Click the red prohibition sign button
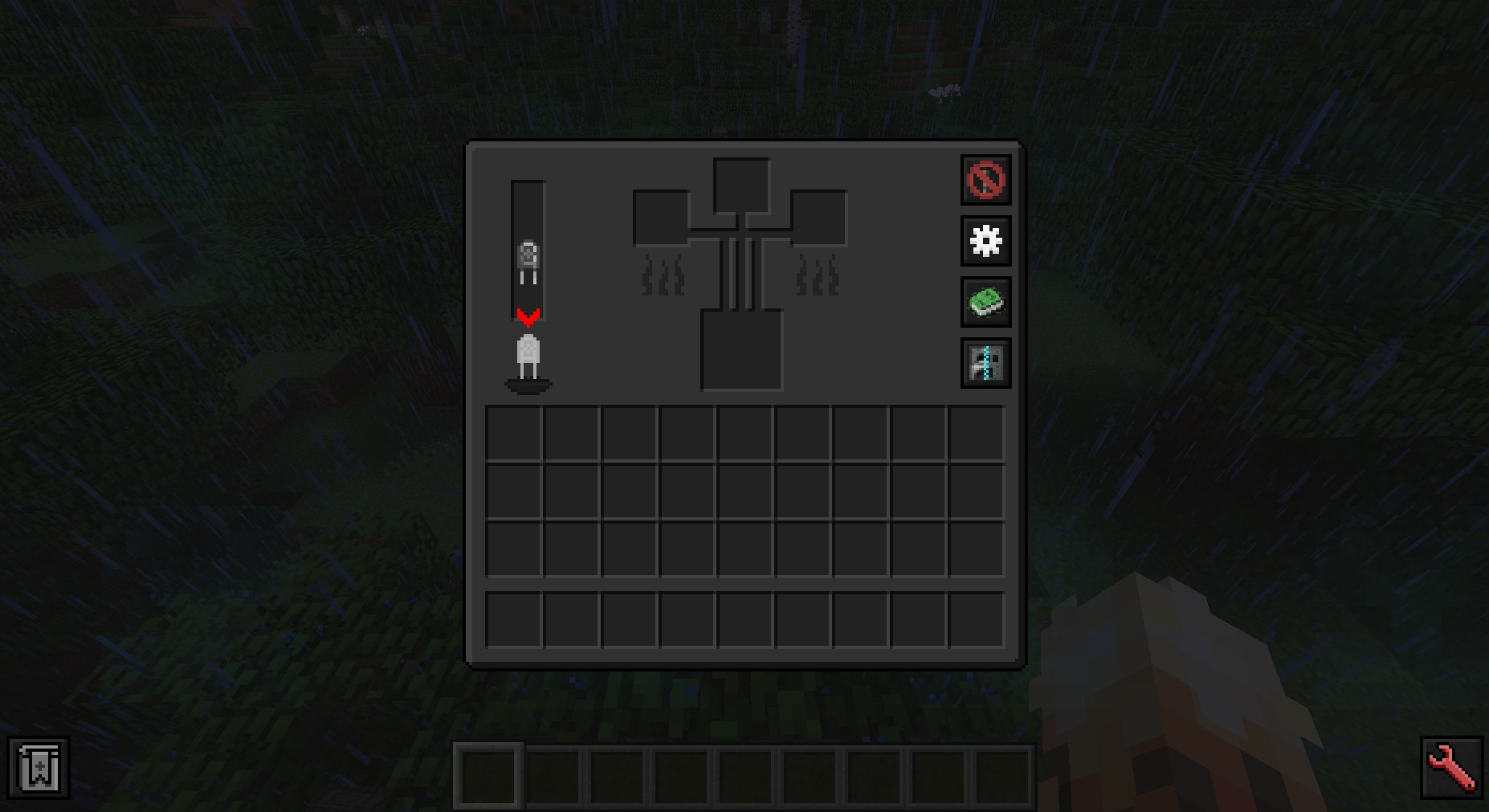 pyautogui.click(x=985, y=180)
